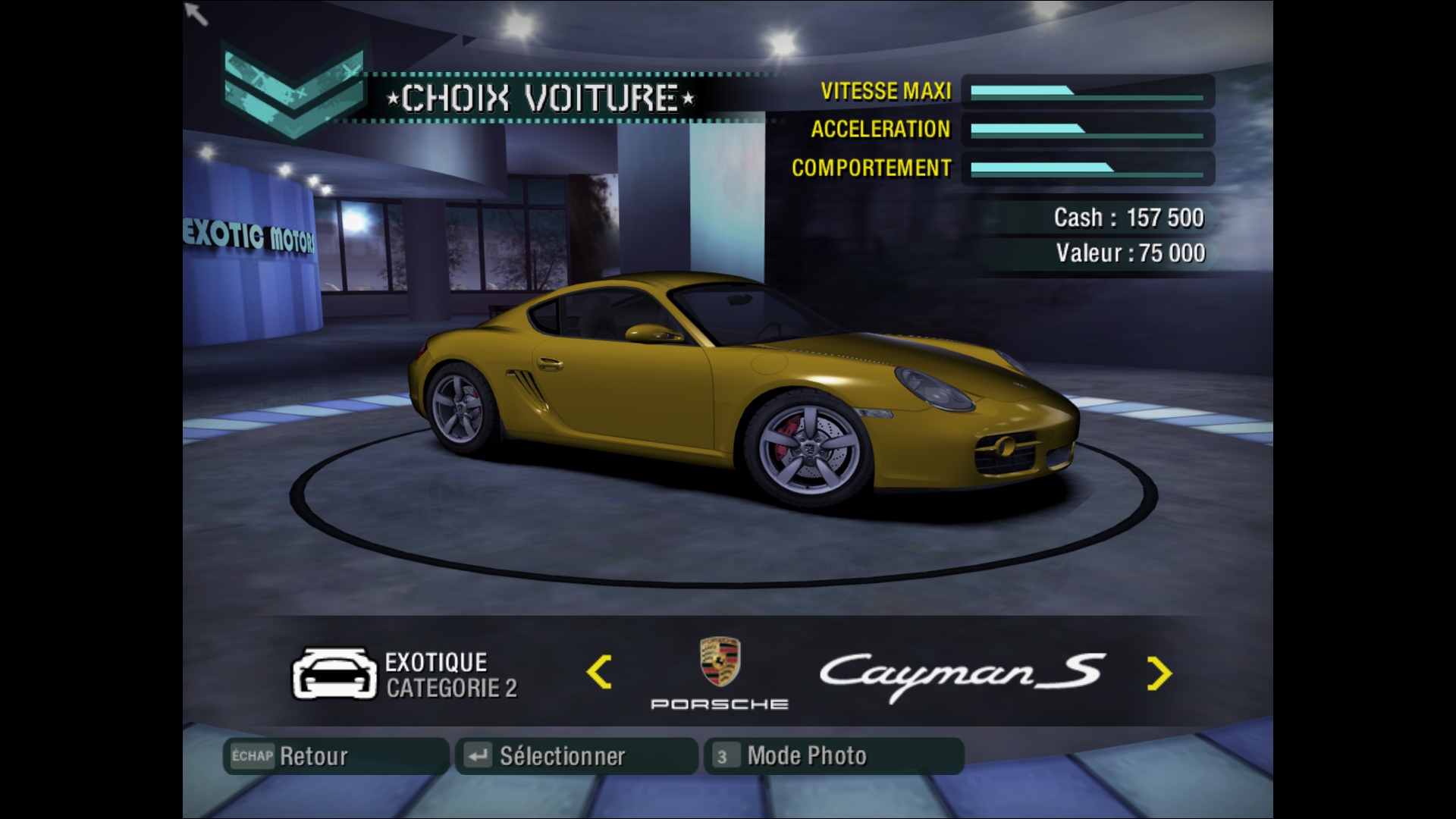Select the Exotique Catégorie 2 car class icon
Image resolution: width=1456 pixels, height=819 pixels.
[x=334, y=674]
